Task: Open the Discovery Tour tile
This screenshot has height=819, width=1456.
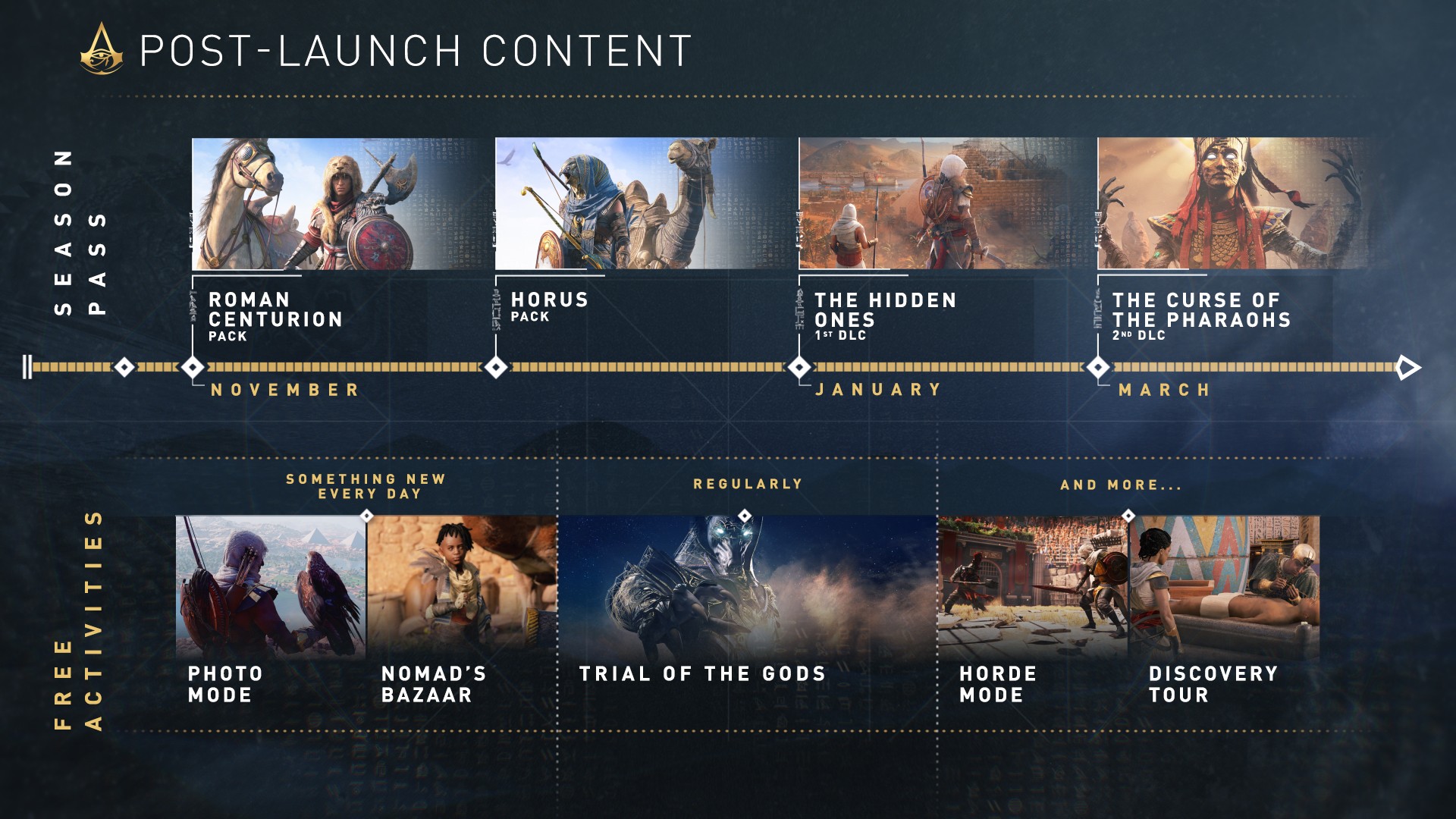Action: pyautogui.click(x=1225, y=587)
